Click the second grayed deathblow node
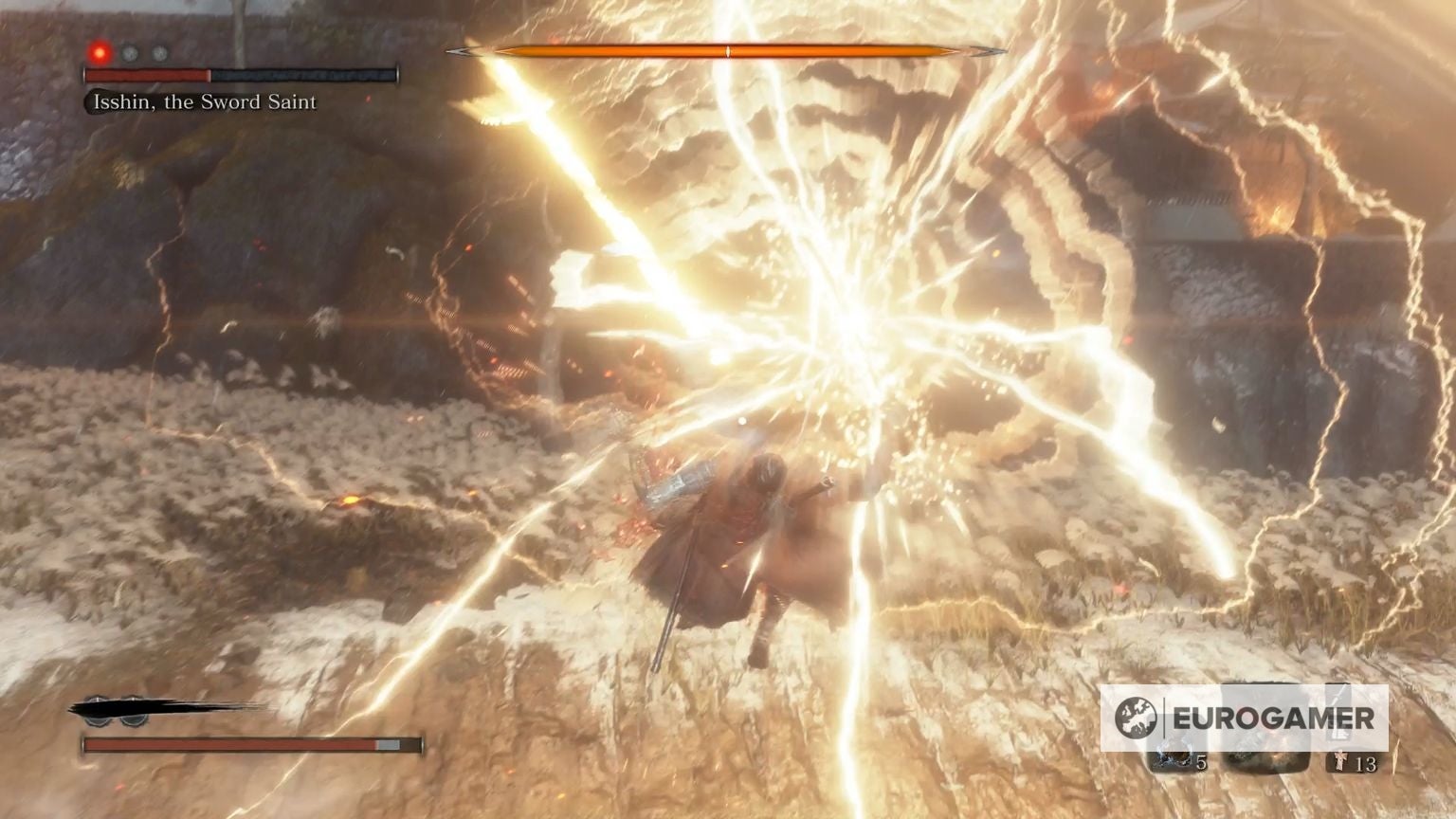The height and width of the screenshot is (819, 1456). [x=159, y=54]
